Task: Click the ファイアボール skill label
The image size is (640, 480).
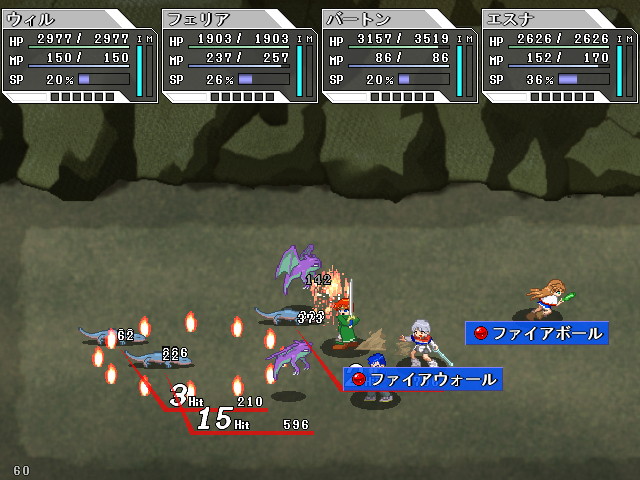Action: click(x=538, y=333)
